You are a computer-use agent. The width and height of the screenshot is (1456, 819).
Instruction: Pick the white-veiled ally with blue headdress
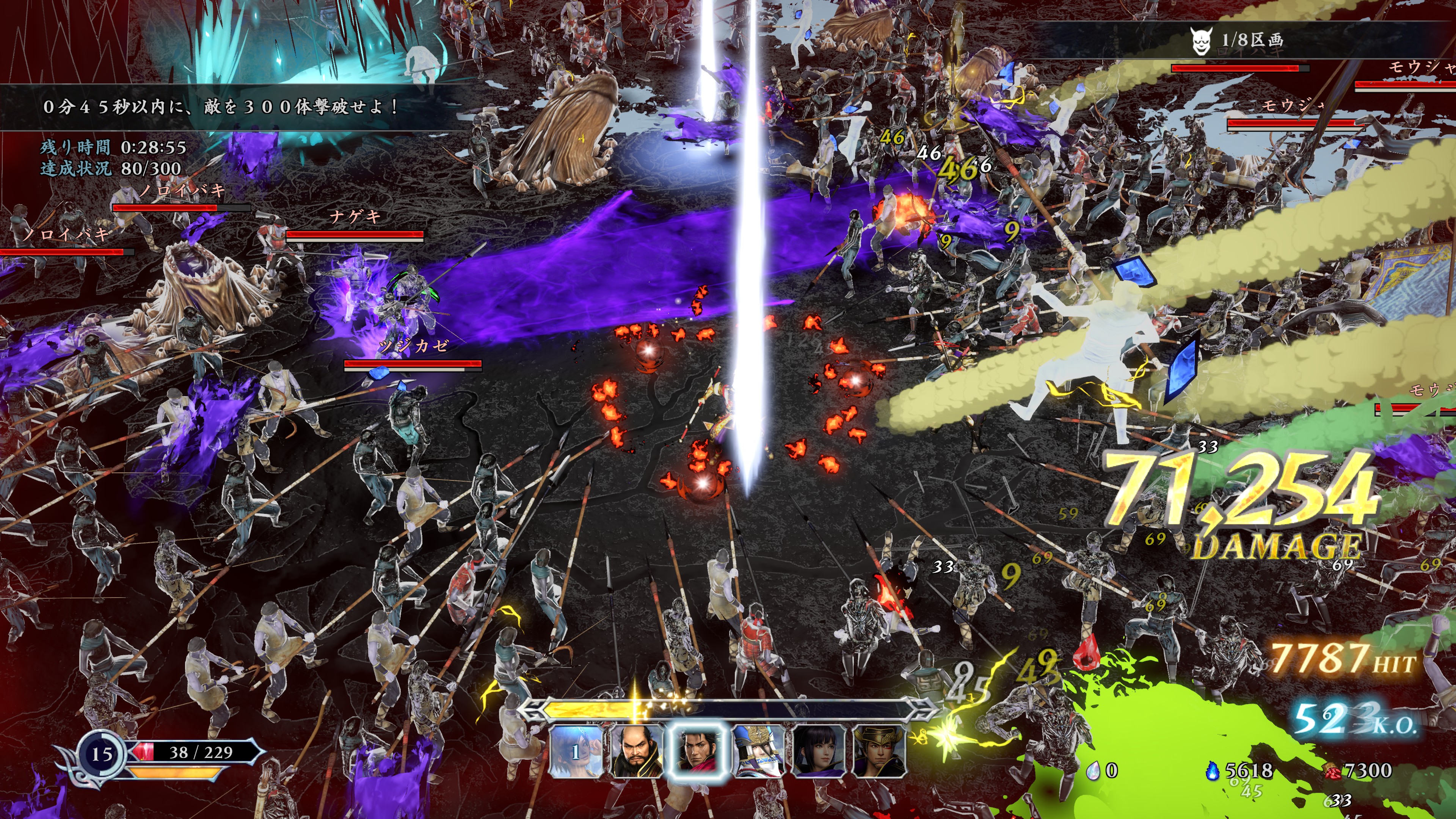[758, 751]
